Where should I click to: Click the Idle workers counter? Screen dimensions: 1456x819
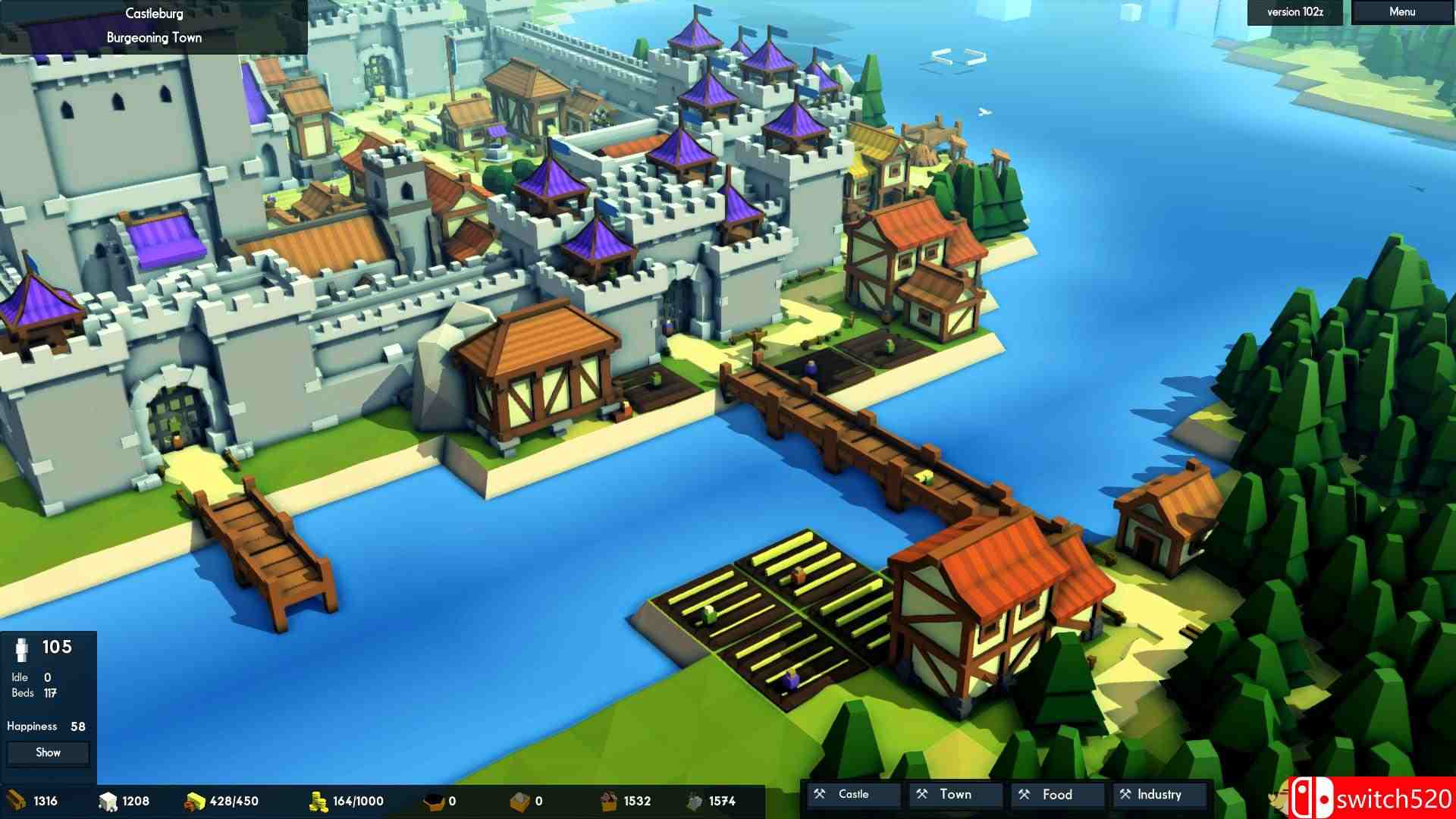point(30,676)
